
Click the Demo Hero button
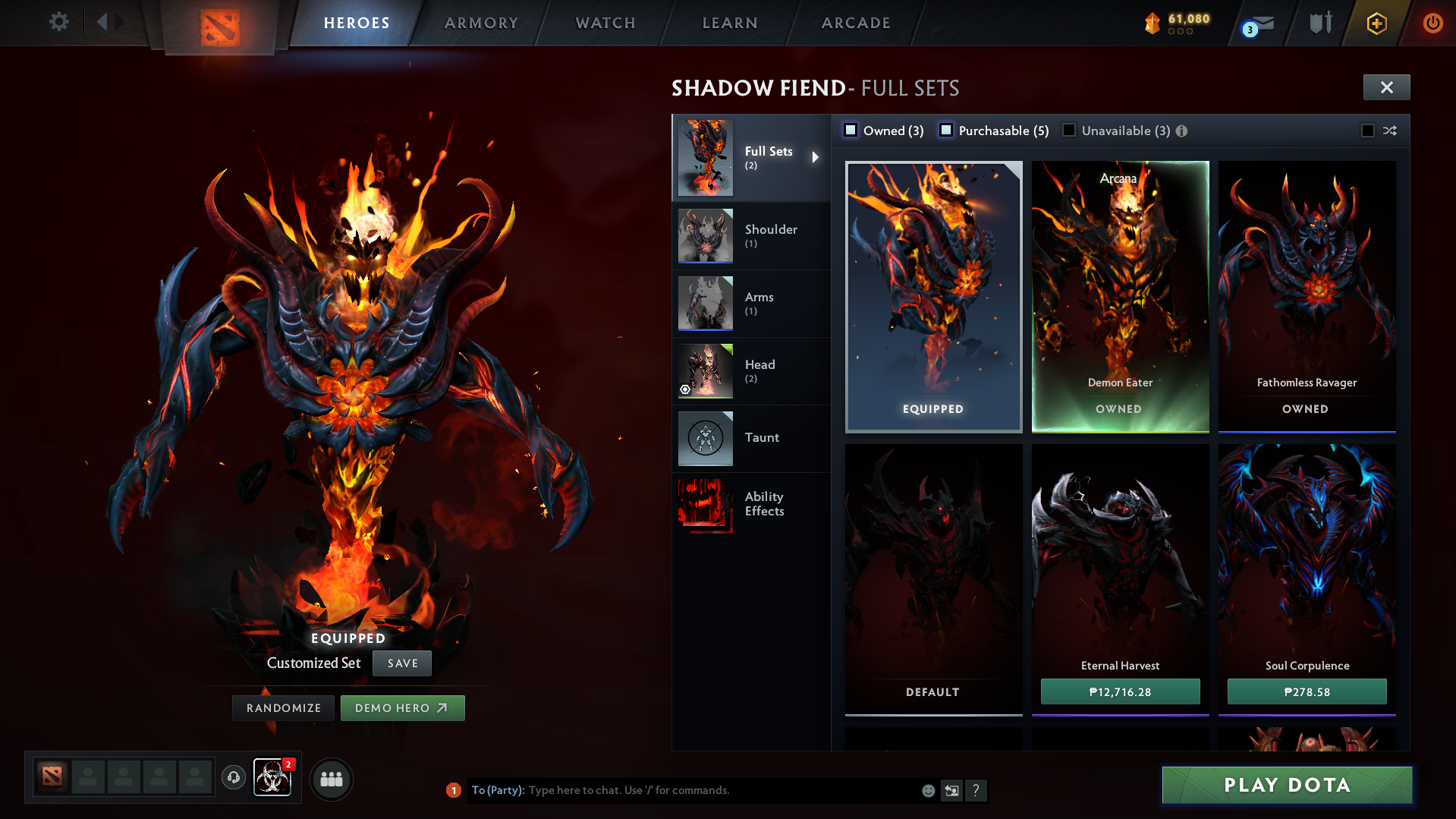[x=403, y=707]
